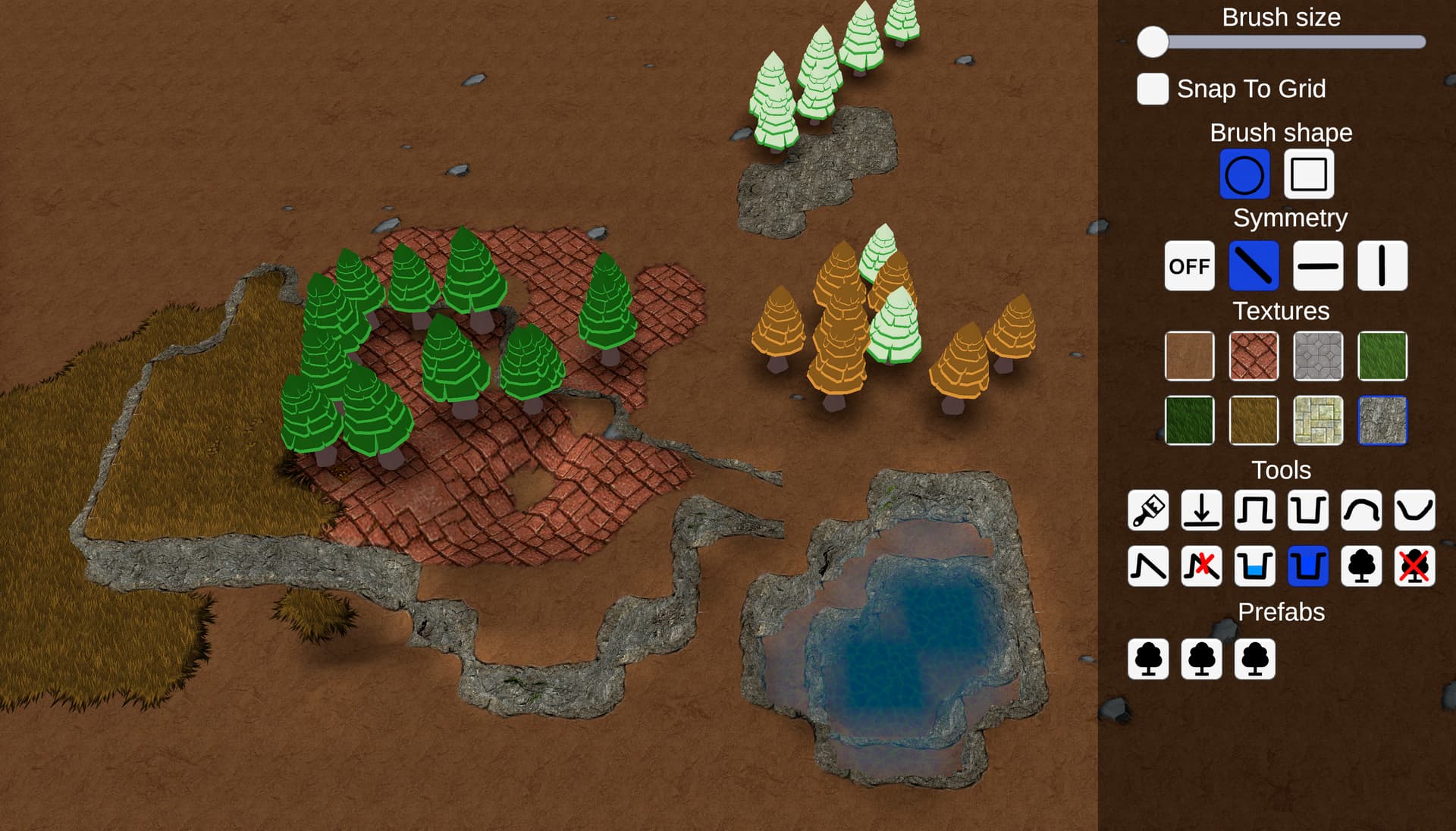Select the red brick texture swatch
The height and width of the screenshot is (831, 1456).
tap(1254, 356)
